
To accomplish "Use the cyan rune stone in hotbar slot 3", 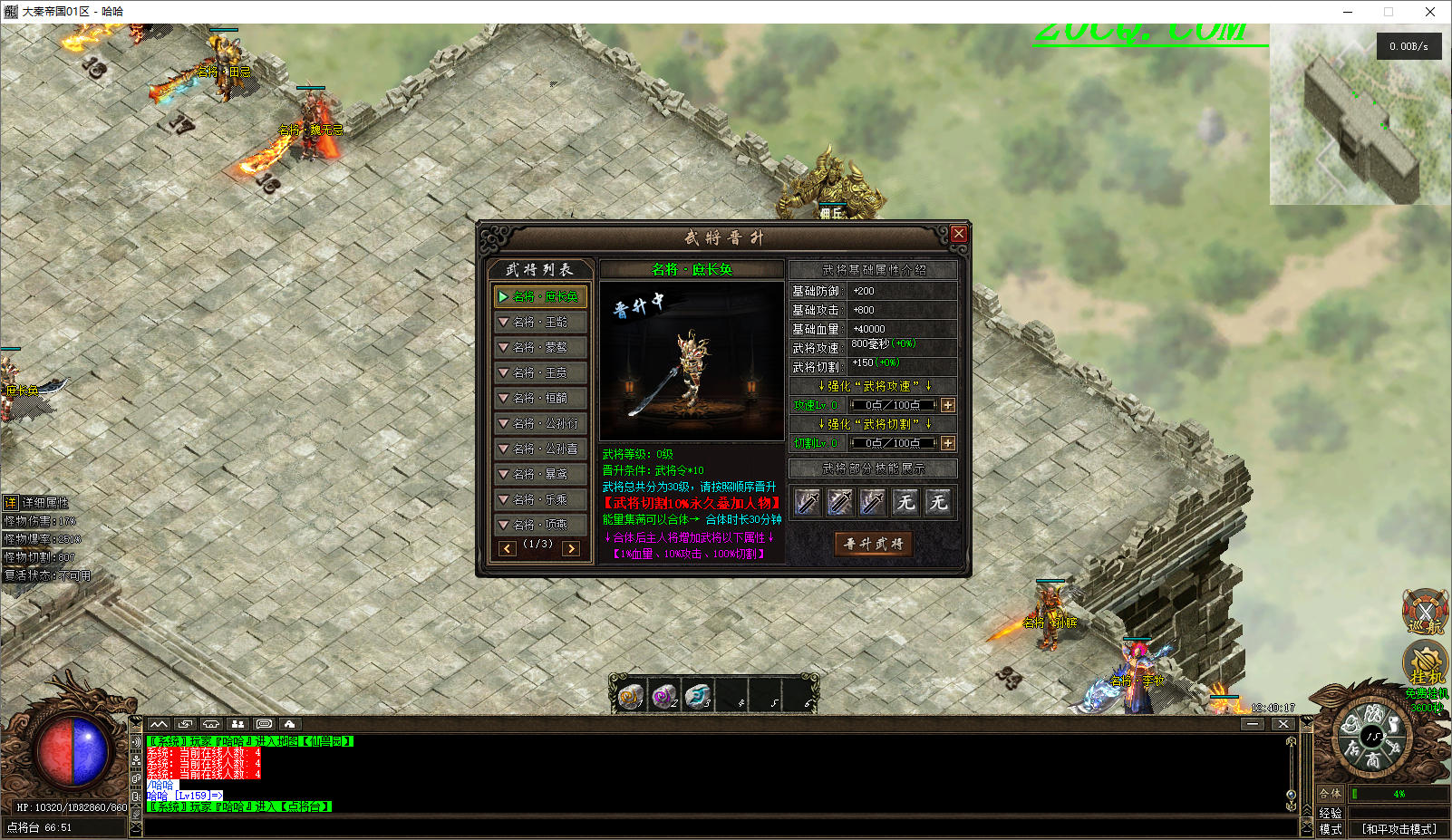I will click(697, 696).
